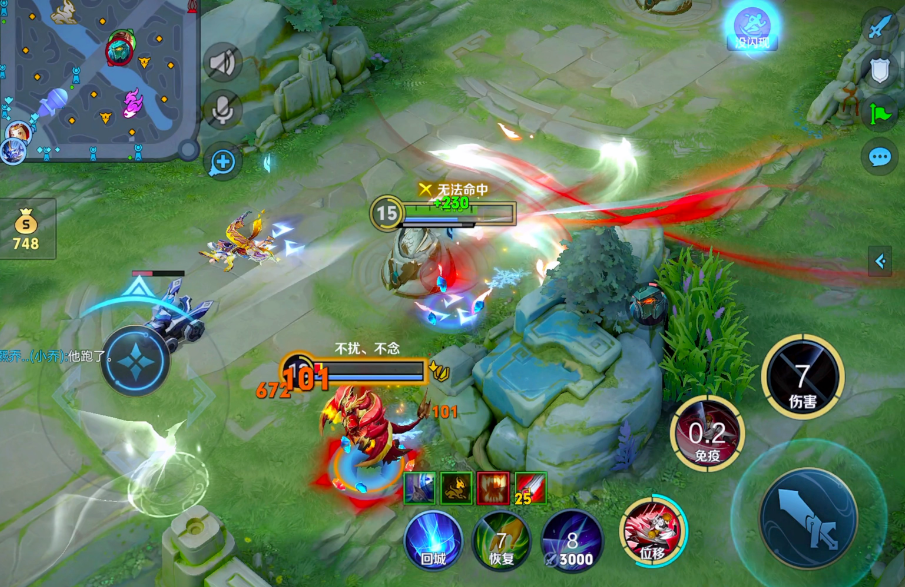The height and width of the screenshot is (587, 905).
Task: Send the blue sword attack signal
Action: coord(880,27)
